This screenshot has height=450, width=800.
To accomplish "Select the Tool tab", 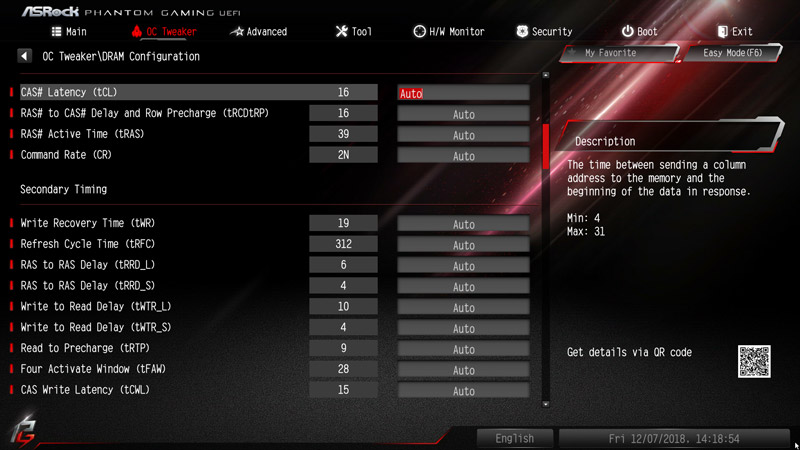I will point(353,31).
